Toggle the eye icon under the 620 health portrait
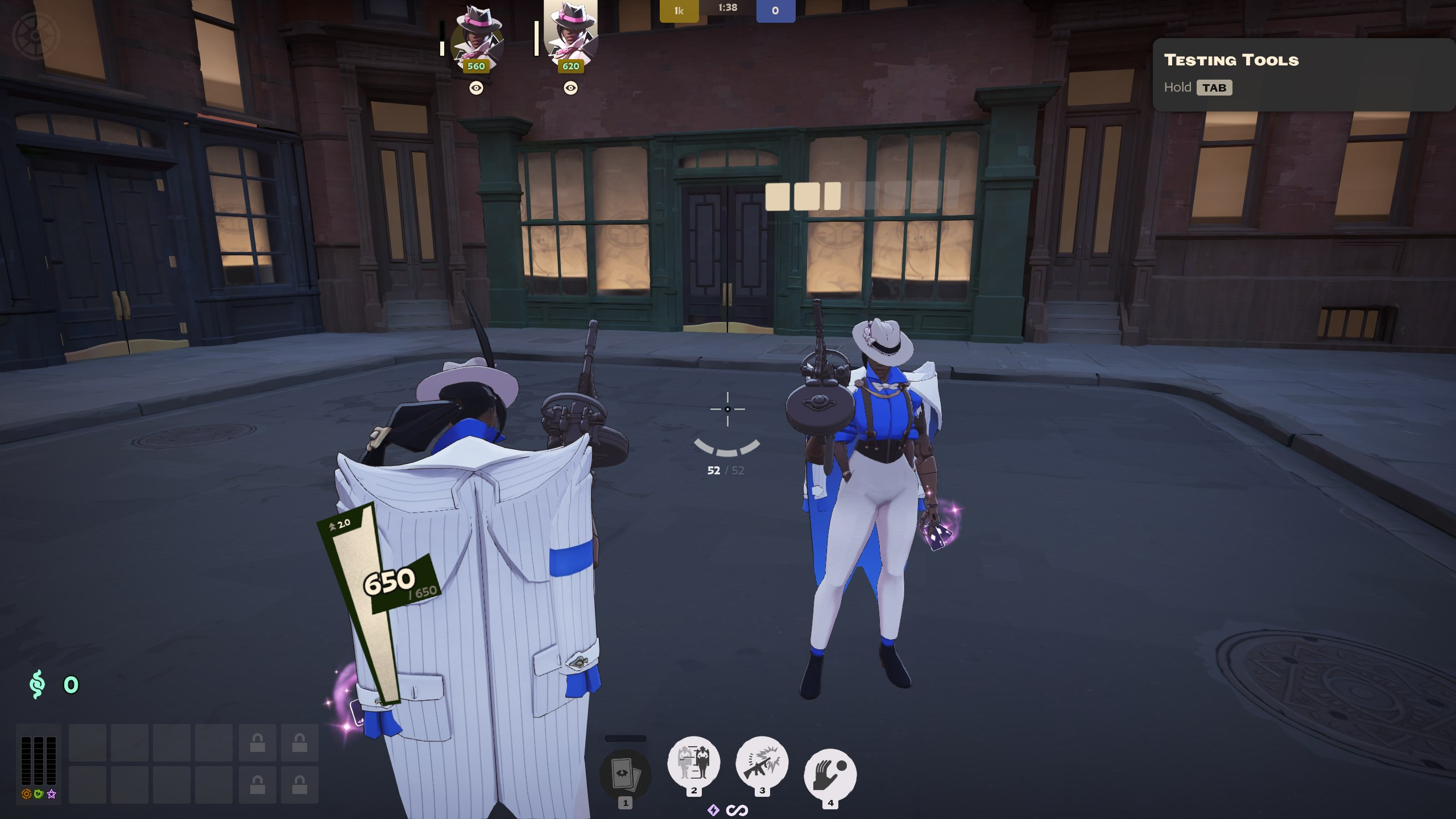The height and width of the screenshot is (819, 1456). click(x=570, y=87)
